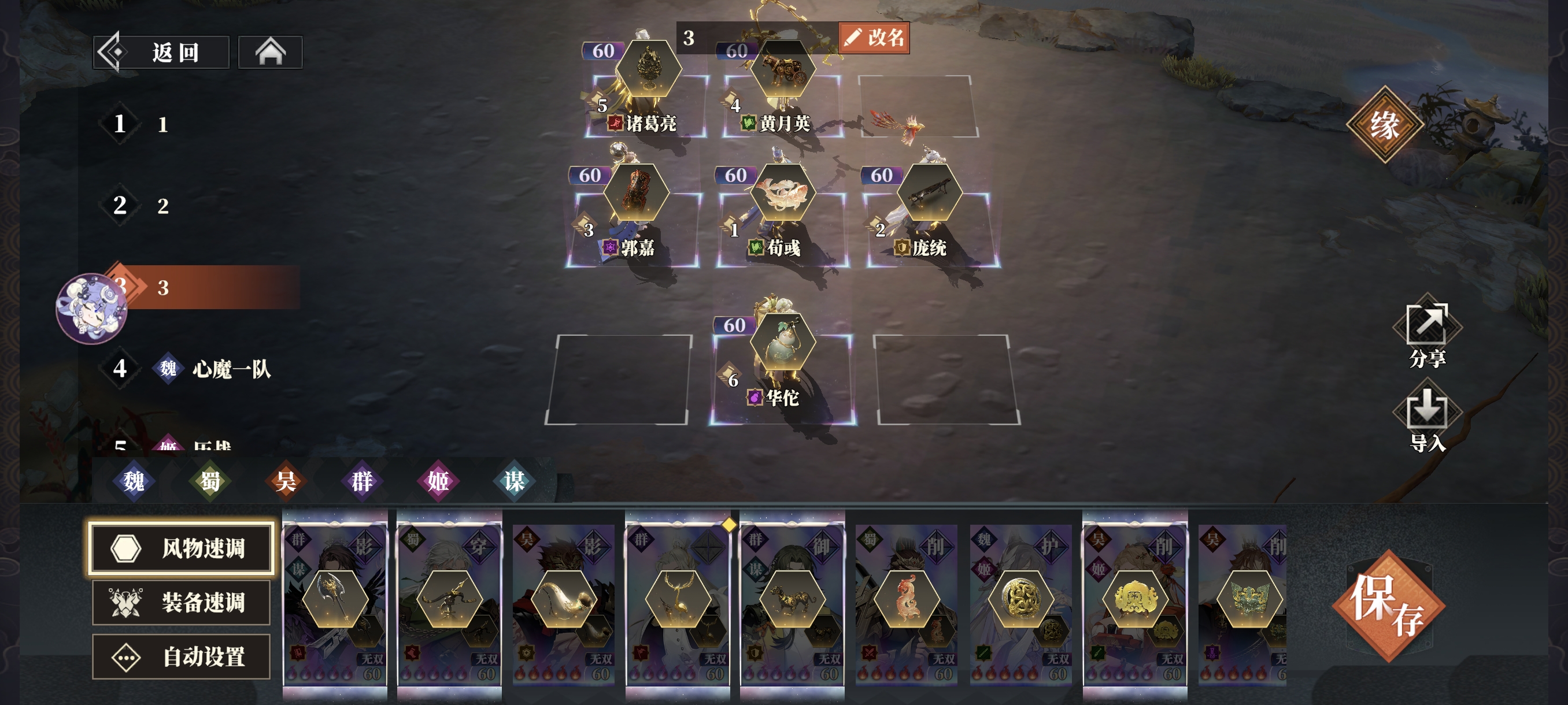Filter heroes by 吴 faction
The image size is (1568, 705).
tap(286, 481)
